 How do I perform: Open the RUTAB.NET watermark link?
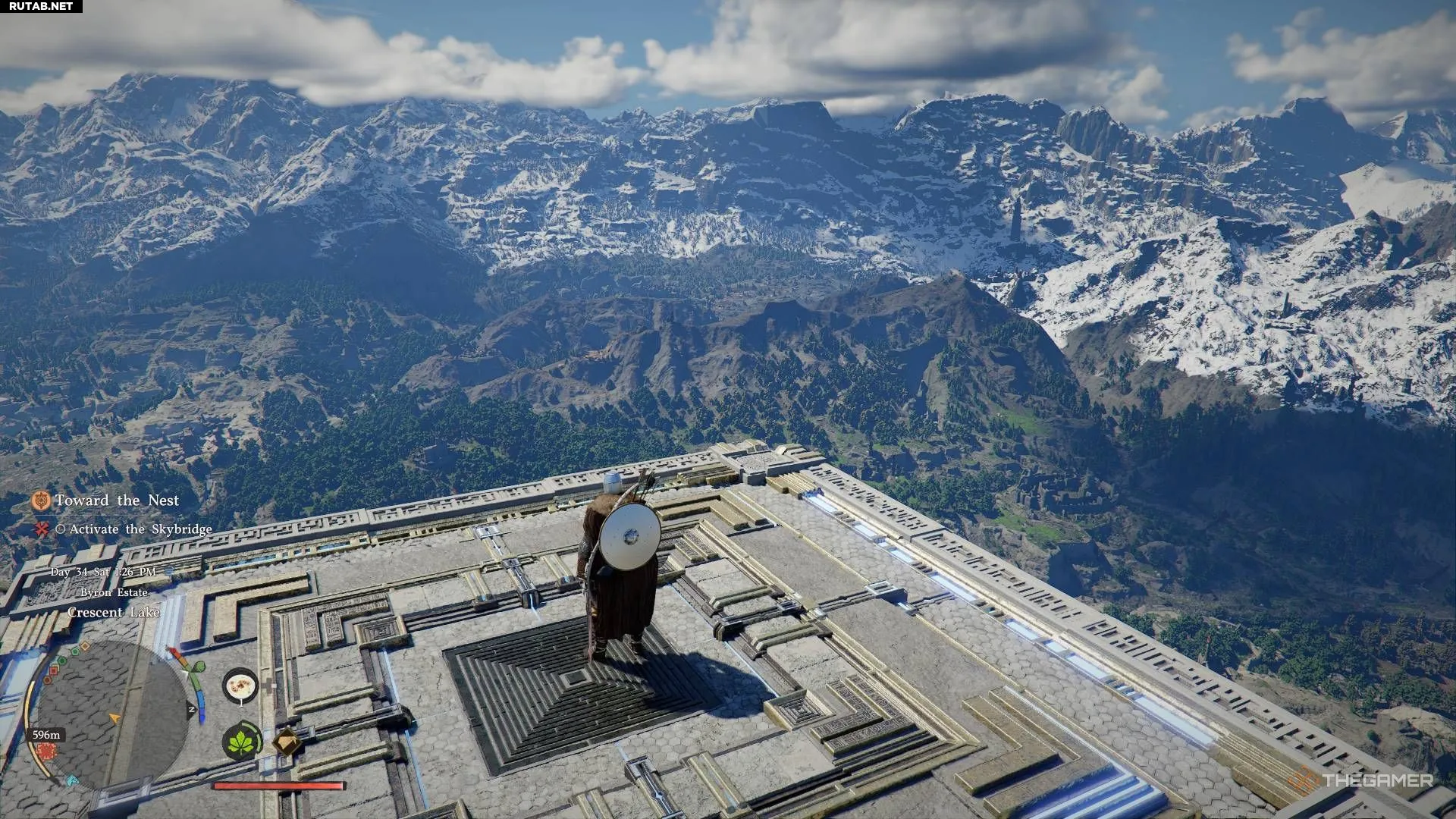pos(41,6)
